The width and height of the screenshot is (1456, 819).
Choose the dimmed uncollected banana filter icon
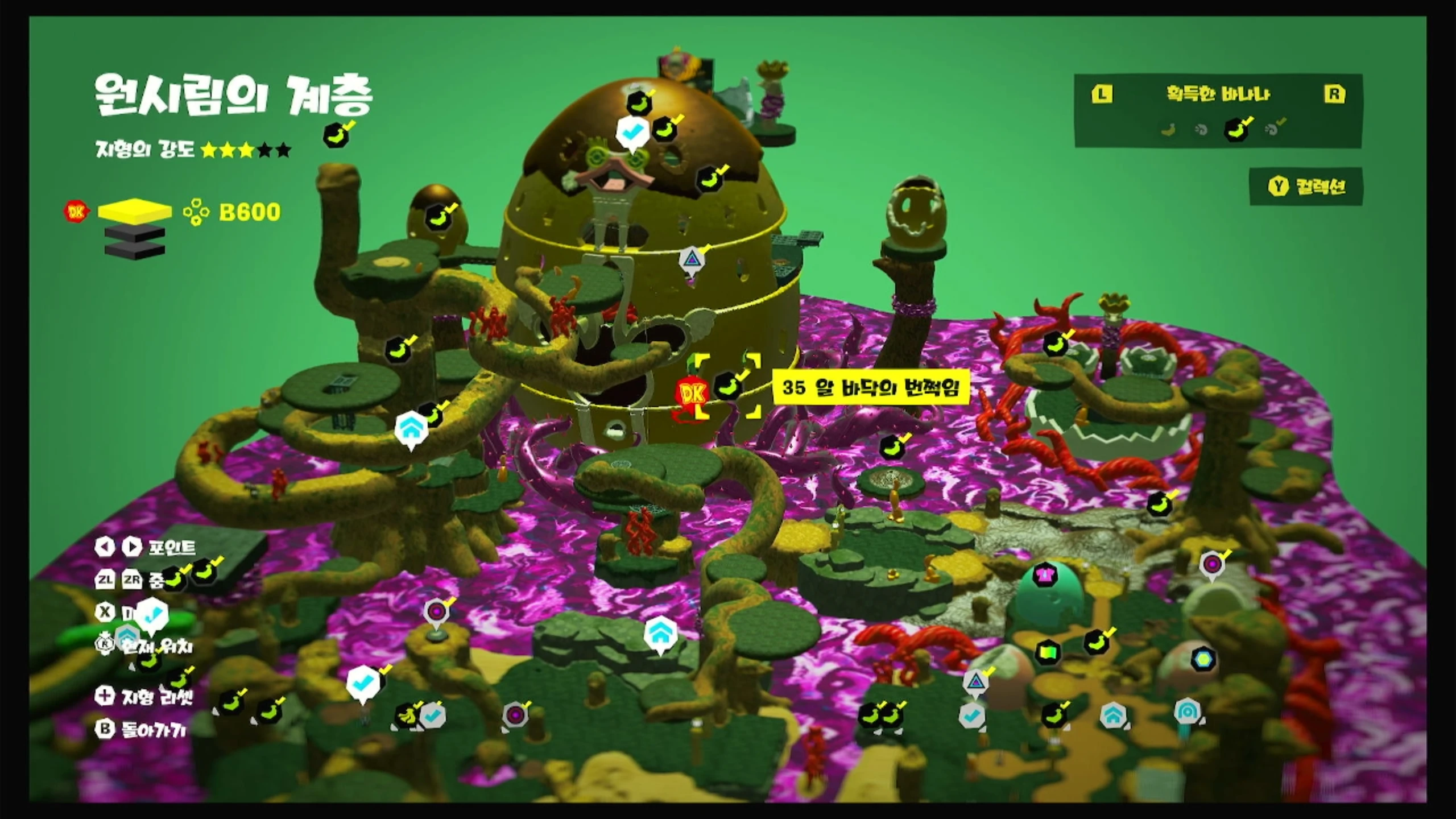(1168, 130)
